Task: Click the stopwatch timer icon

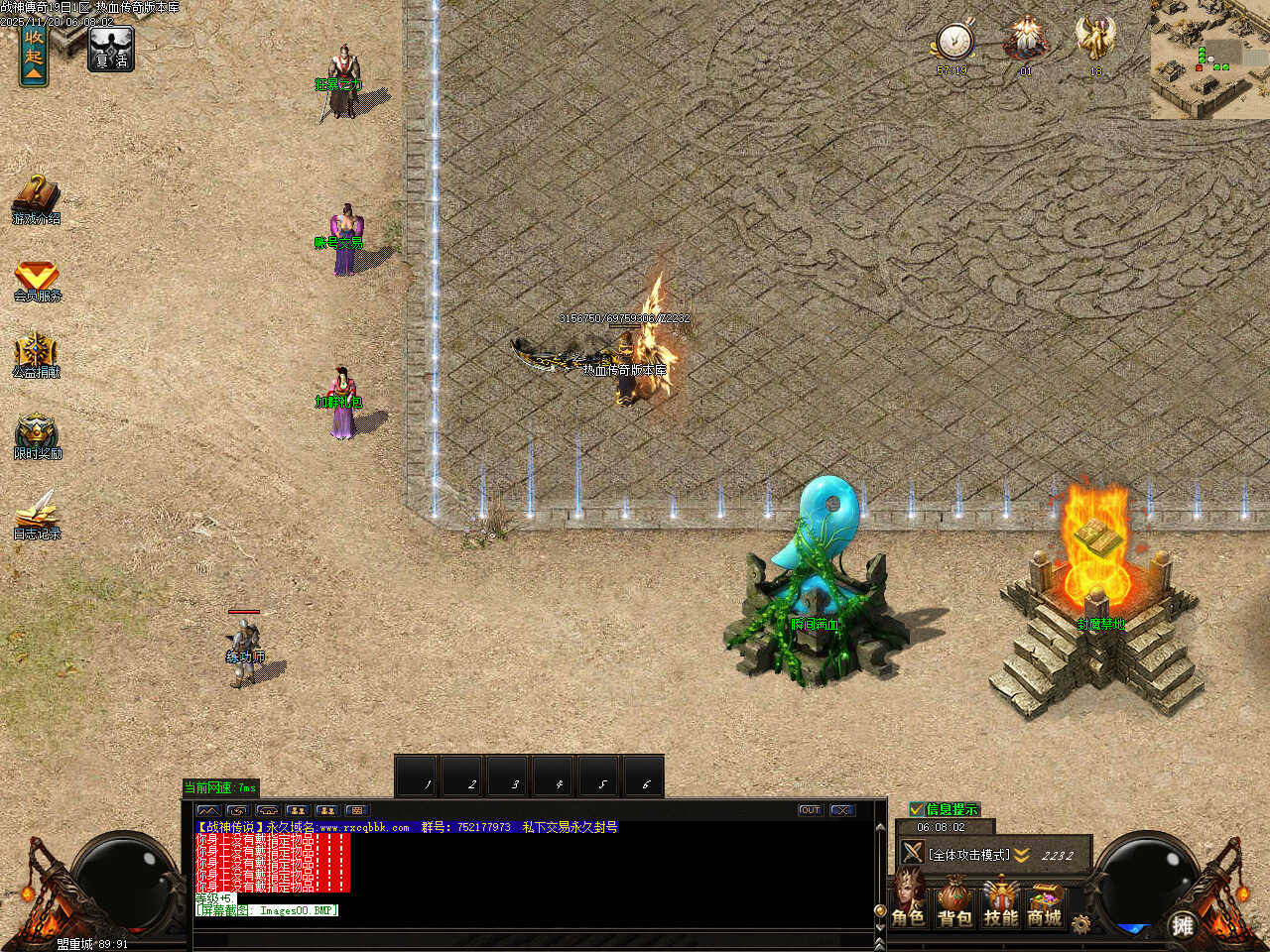Action: [954, 43]
